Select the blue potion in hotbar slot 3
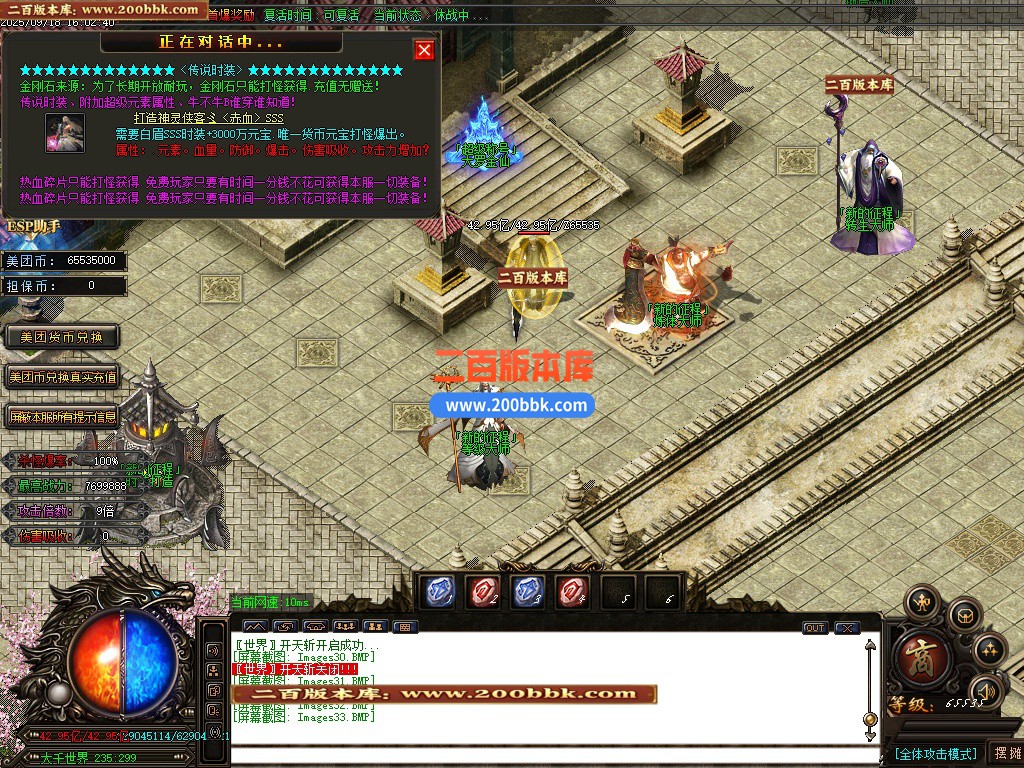 [529, 593]
